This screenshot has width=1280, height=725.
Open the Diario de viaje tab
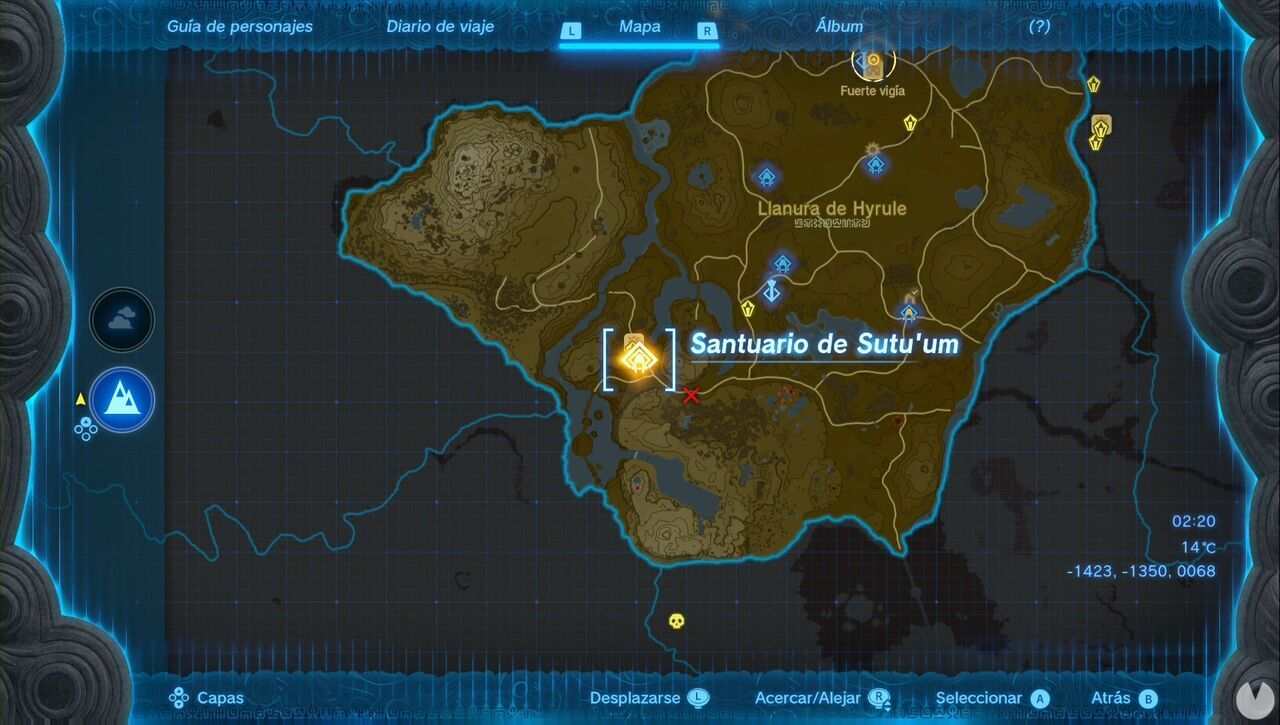pos(440,26)
